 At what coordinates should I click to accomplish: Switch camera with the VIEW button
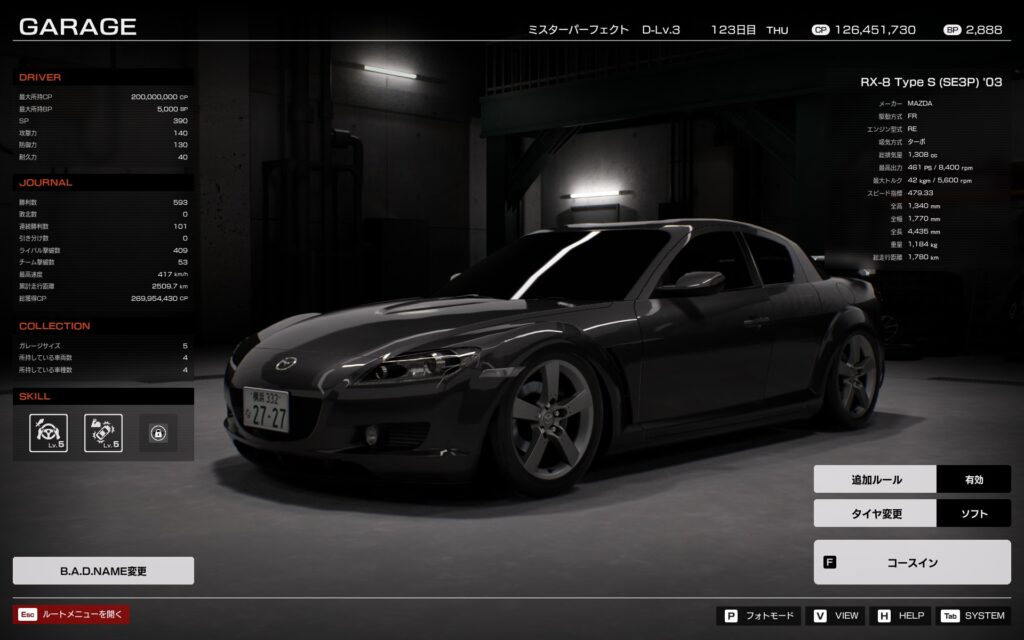(837, 616)
